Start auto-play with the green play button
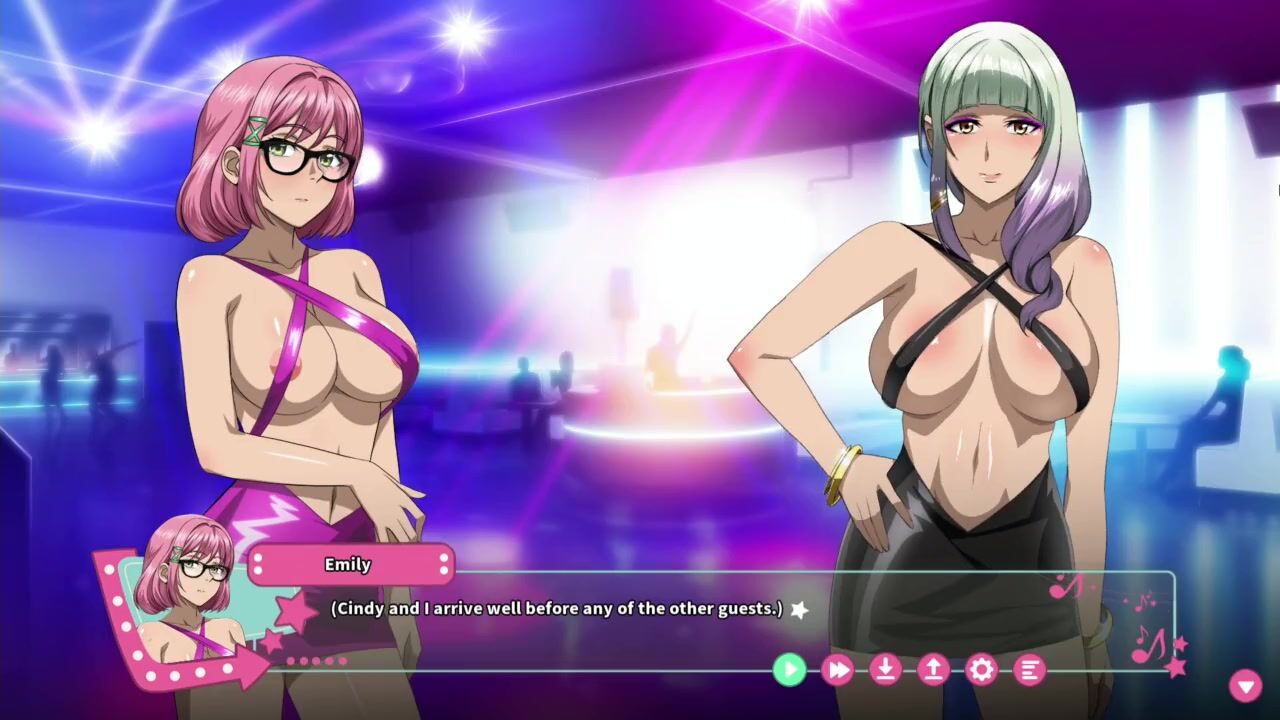The image size is (1280, 720). (x=789, y=669)
